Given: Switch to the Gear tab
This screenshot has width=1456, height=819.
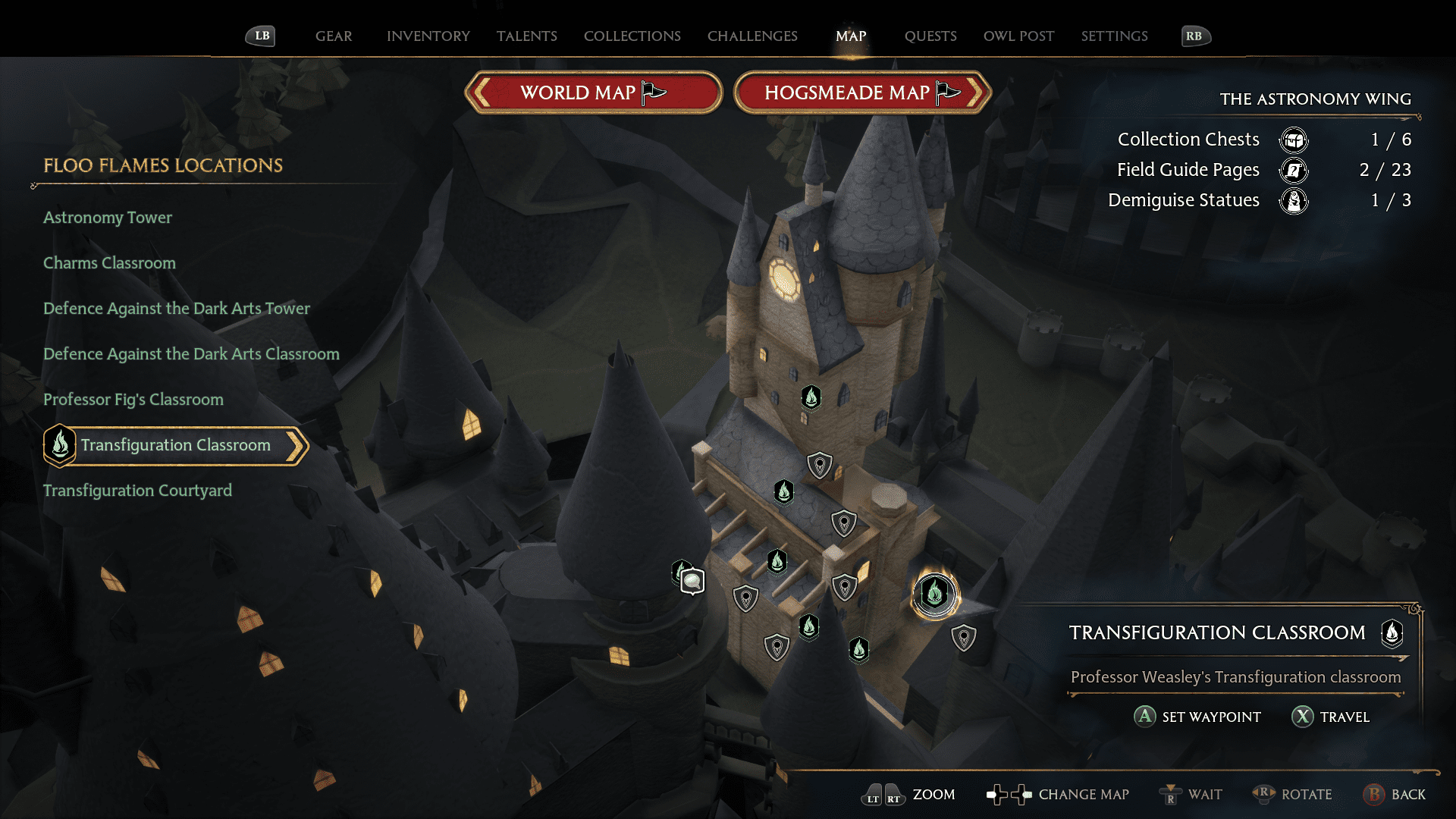Looking at the screenshot, I should point(334,36).
